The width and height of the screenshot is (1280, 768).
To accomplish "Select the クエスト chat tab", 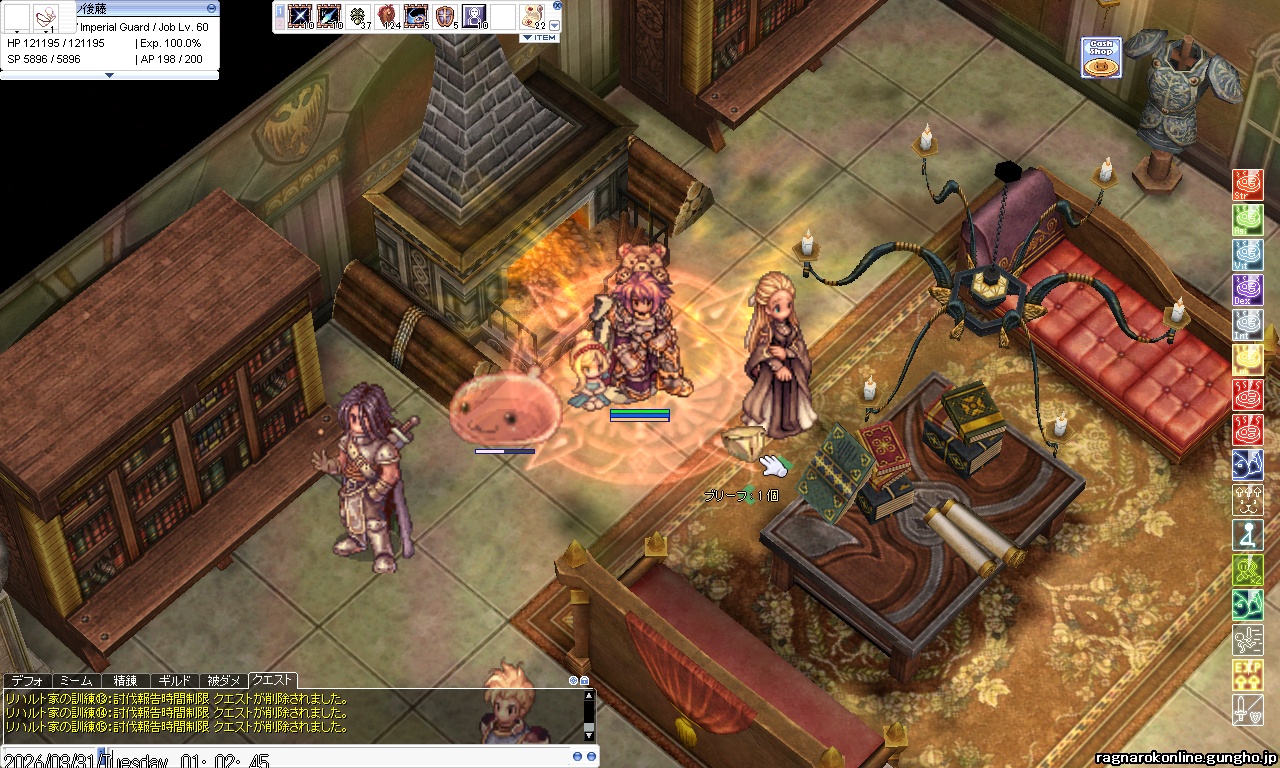I will [272, 680].
